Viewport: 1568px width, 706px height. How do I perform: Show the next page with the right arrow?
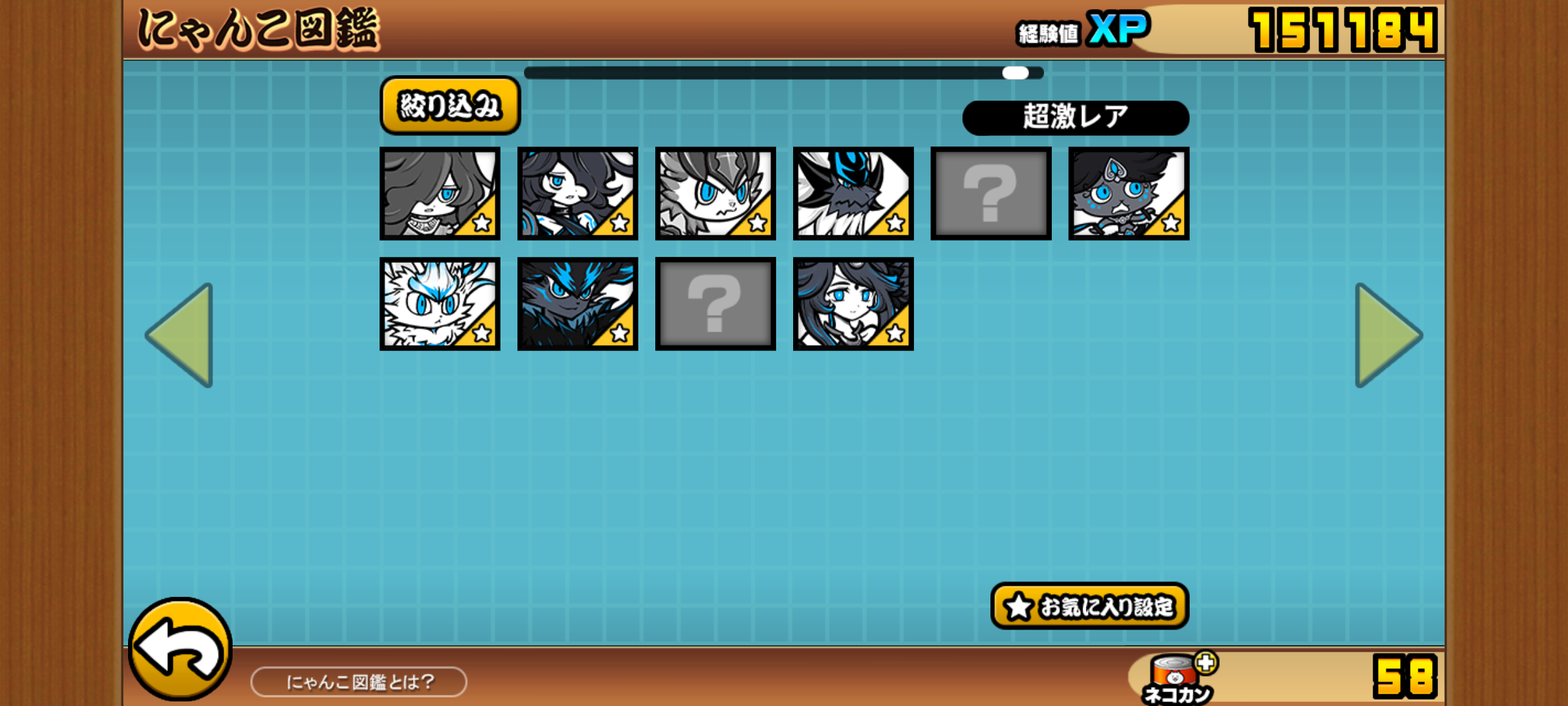click(x=1386, y=335)
